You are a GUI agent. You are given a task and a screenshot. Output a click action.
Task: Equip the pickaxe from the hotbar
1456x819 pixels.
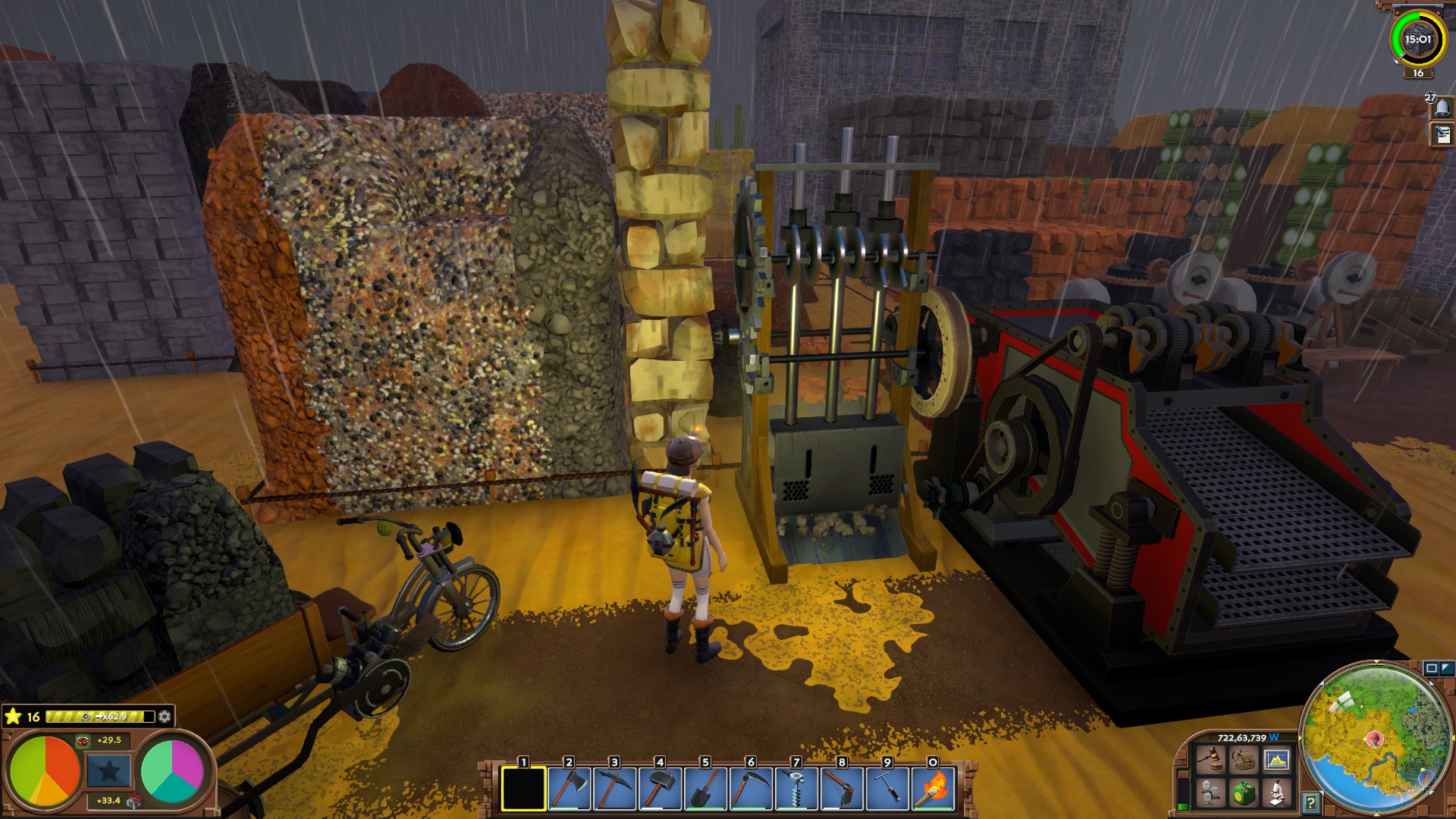[x=614, y=789]
